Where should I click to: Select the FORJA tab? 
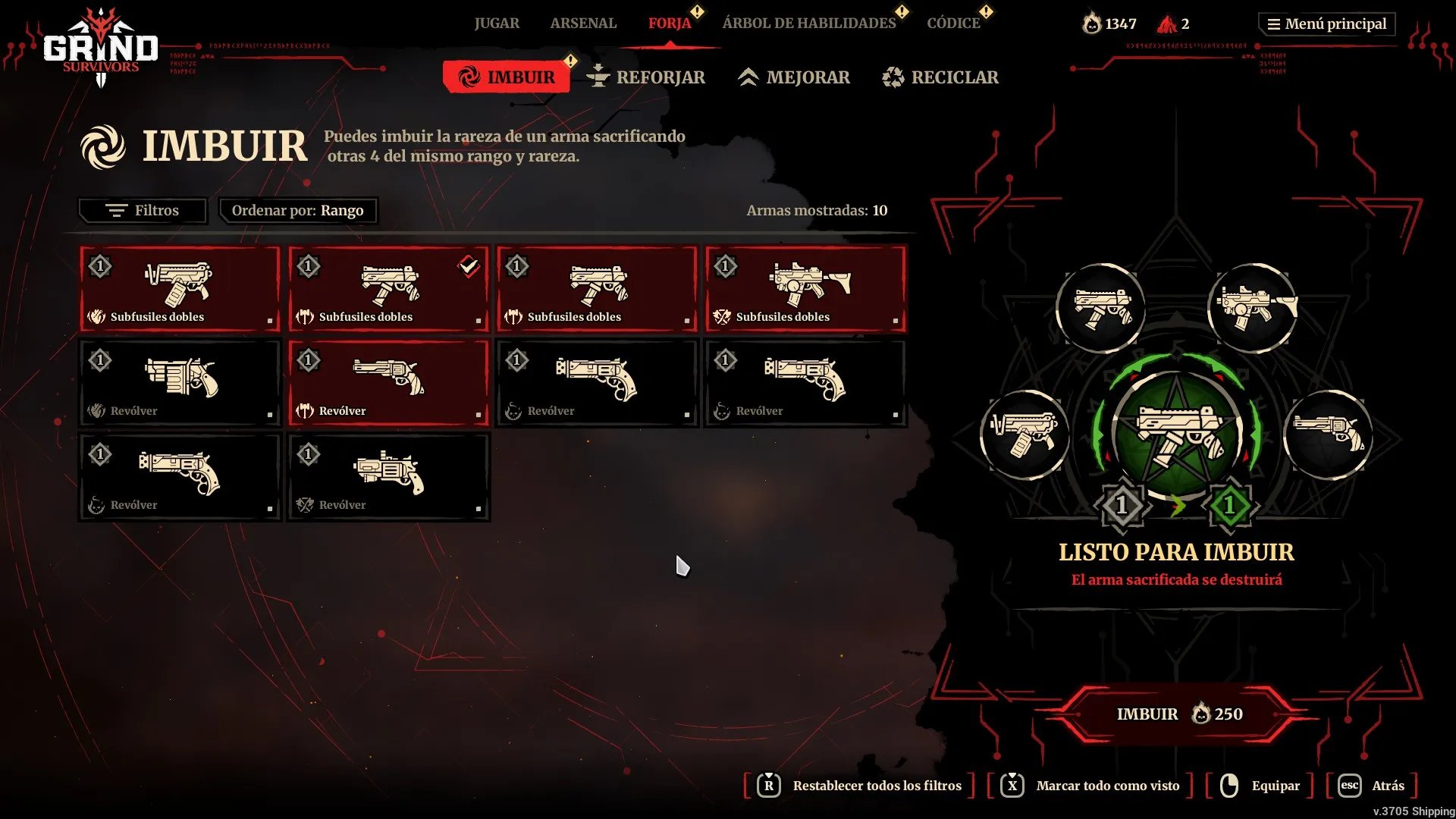click(x=669, y=24)
